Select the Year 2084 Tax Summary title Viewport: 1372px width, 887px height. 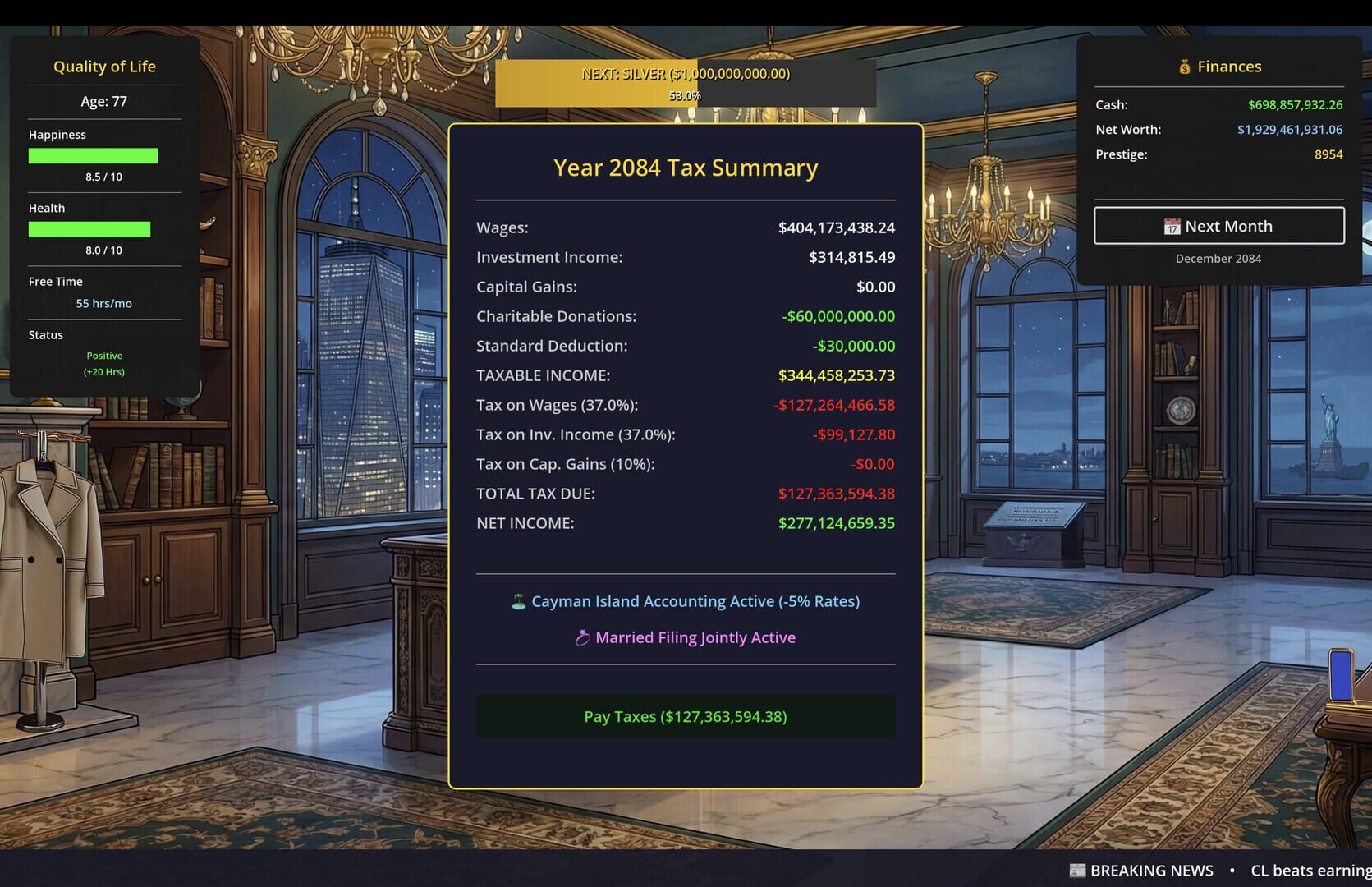pyautogui.click(x=686, y=168)
